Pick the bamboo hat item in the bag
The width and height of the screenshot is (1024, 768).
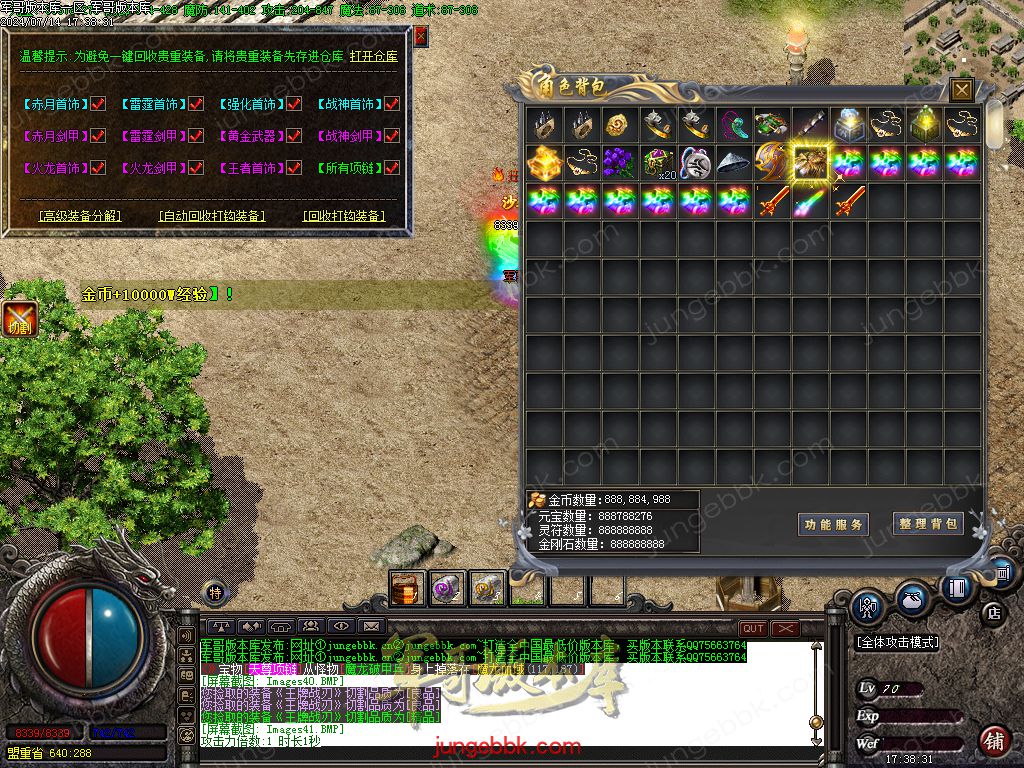pyautogui.click(x=734, y=162)
